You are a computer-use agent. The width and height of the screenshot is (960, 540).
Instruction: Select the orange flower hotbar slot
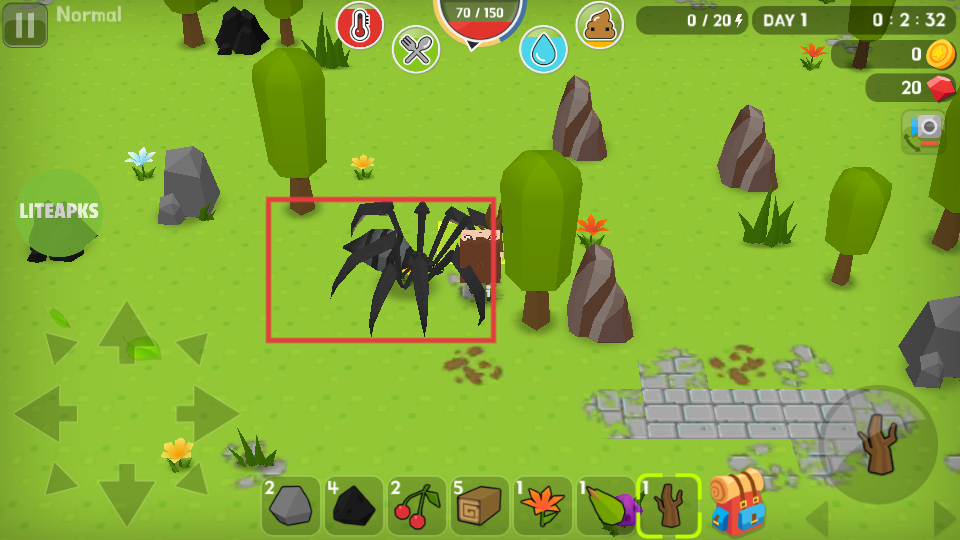pos(543,506)
